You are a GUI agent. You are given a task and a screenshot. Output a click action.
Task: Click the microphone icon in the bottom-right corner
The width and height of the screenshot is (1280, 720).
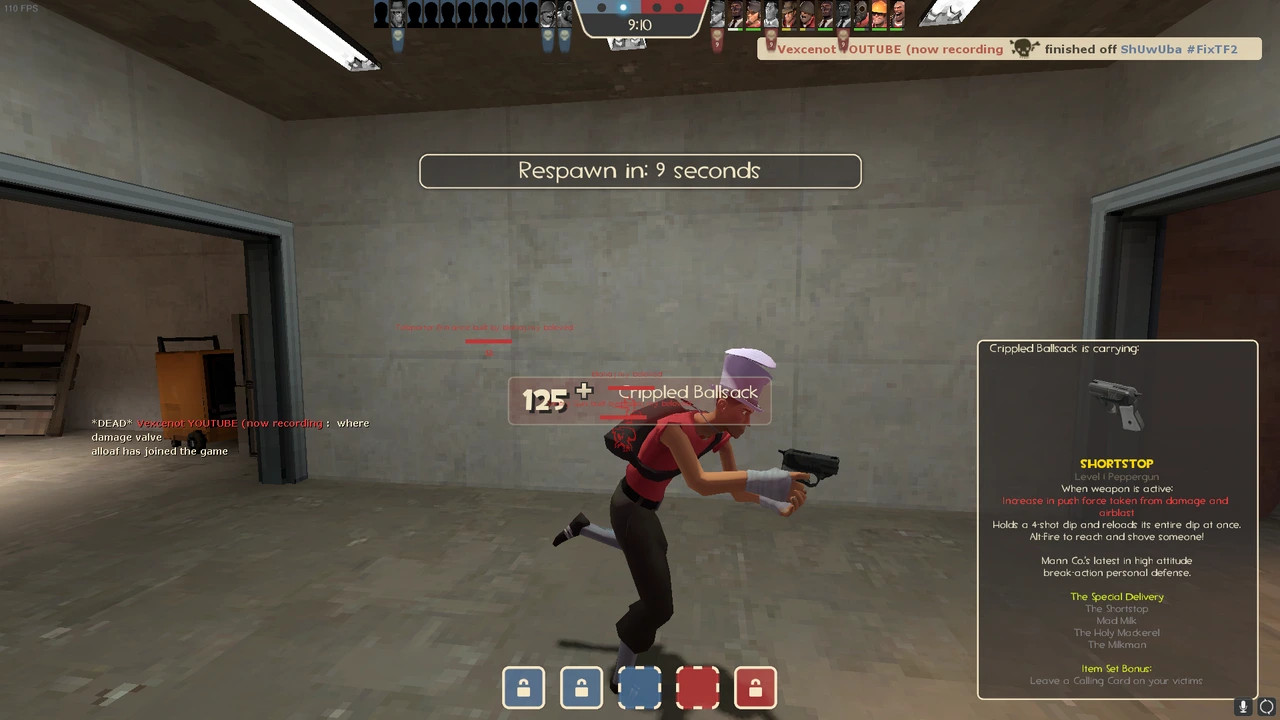tap(1242, 706)
